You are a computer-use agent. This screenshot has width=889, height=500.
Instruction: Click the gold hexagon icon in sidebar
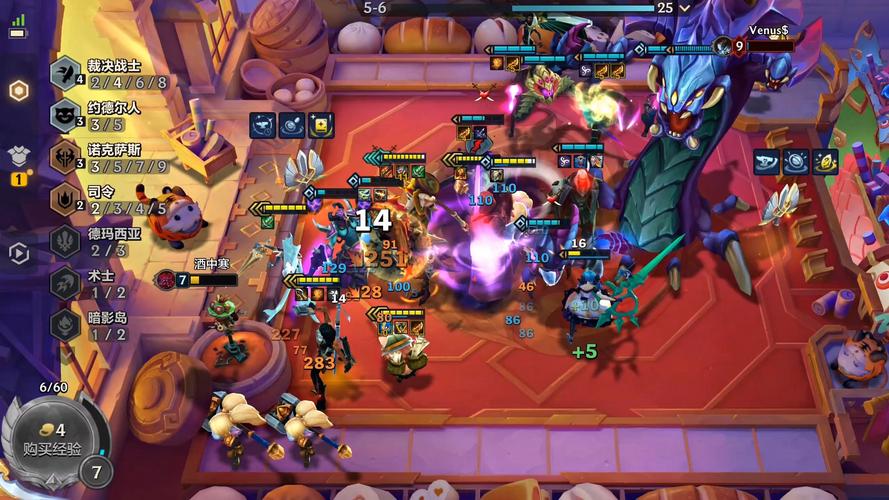coord(18,91)
